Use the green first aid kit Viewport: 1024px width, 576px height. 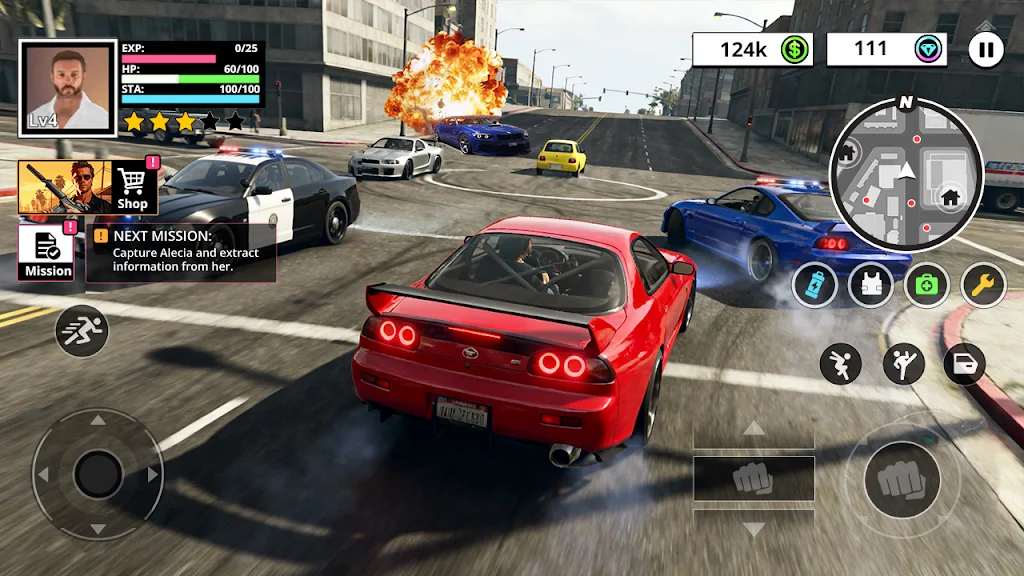(x=927, y=285)
